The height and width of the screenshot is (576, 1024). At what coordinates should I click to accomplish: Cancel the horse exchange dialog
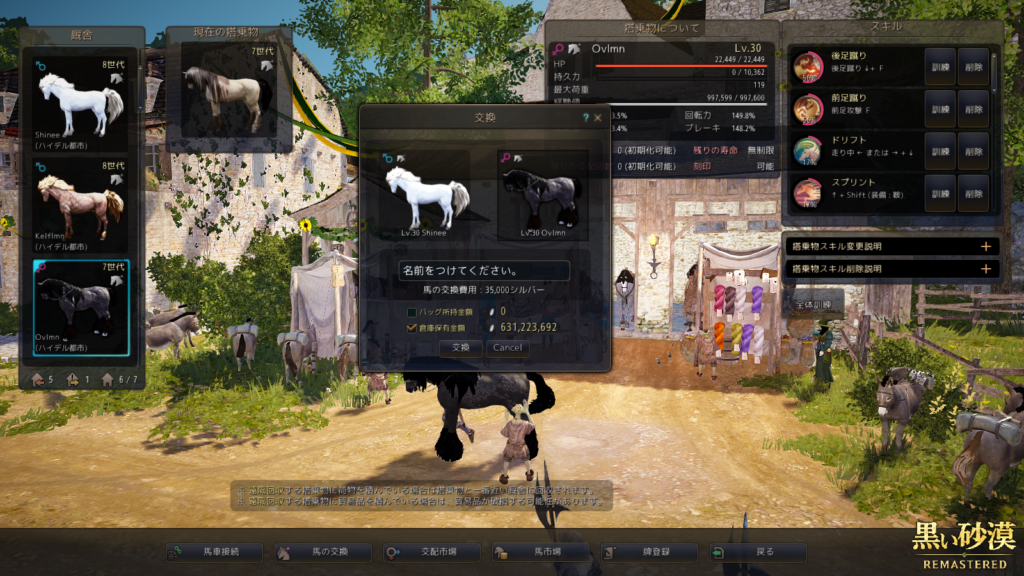[x=507, y=348]
